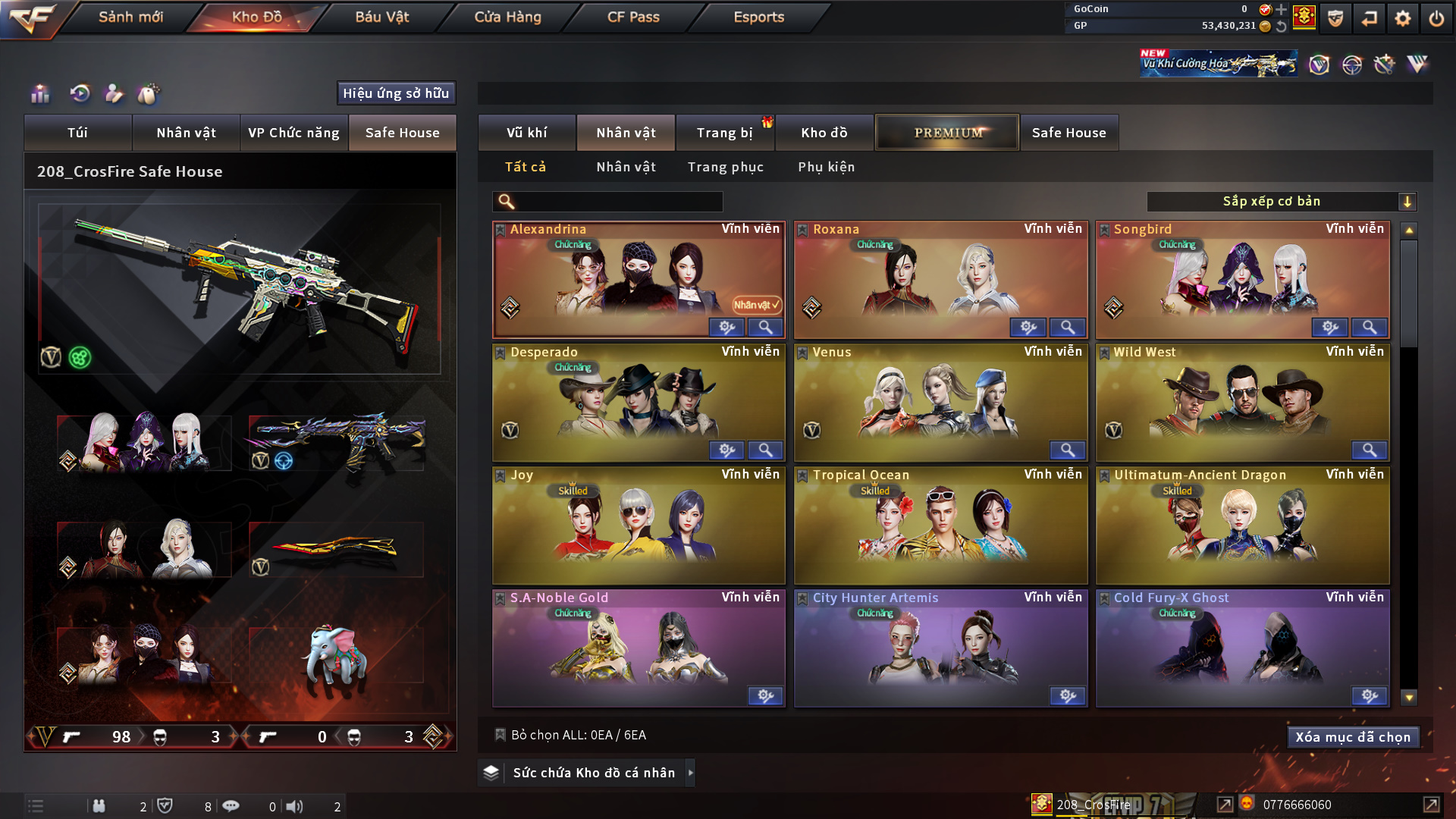Filter by Phụ kiện subcategory
Viewport: 1456px width, 819px height.
coord(826,167)
